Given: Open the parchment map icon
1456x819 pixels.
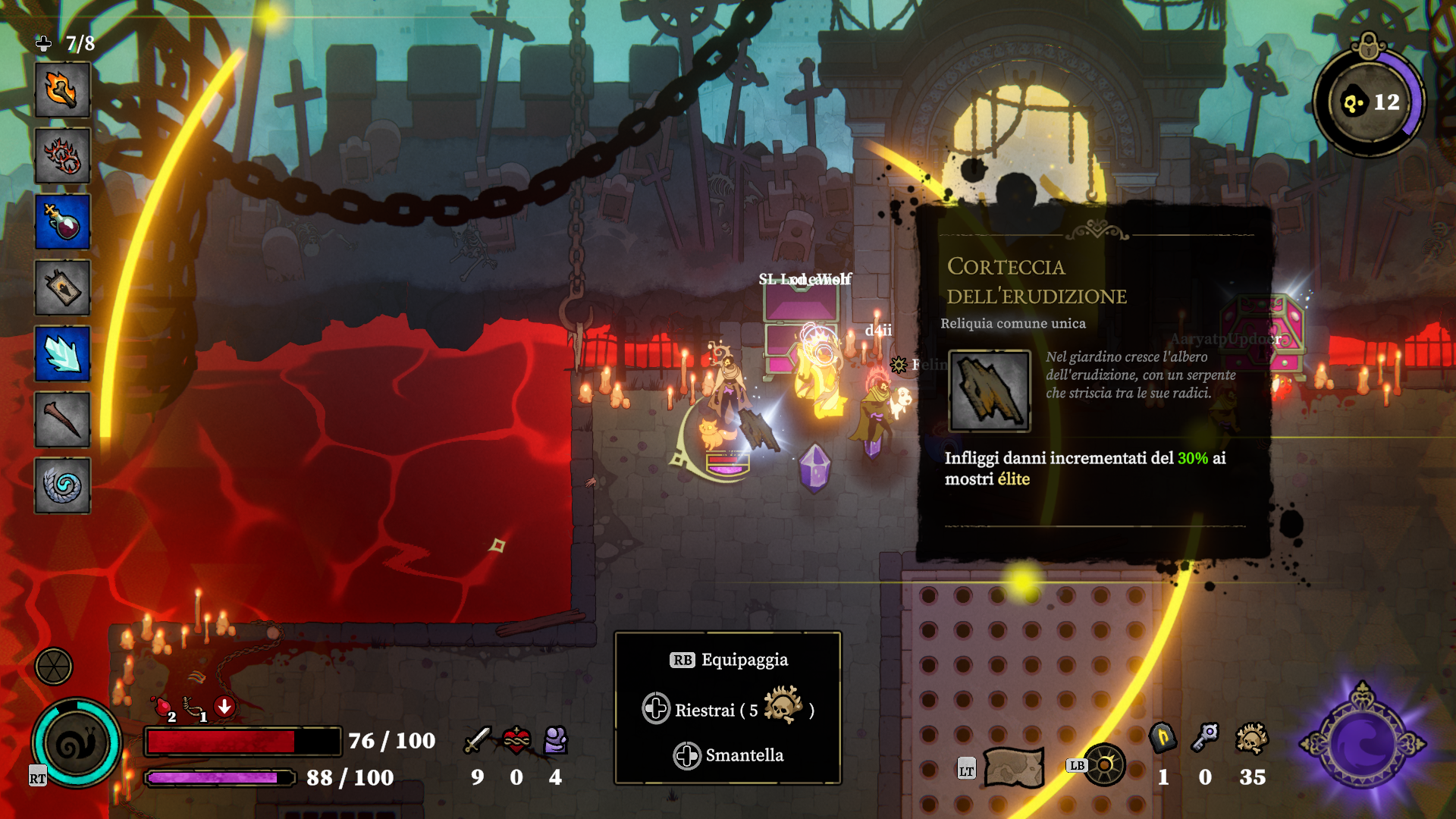Looking at the screenshot, I should point(1013,767).
